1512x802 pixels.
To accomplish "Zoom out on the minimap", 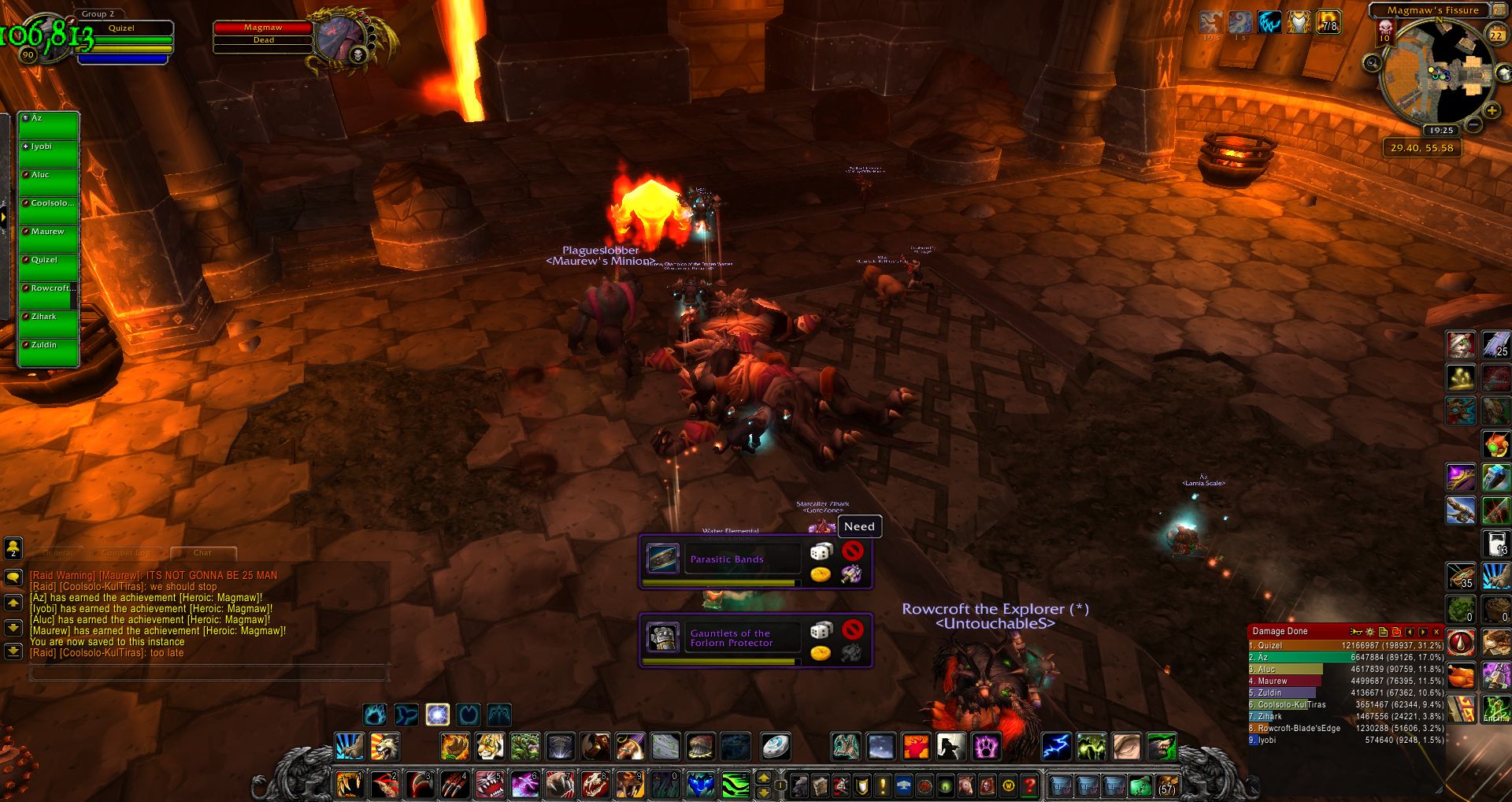I will point(1473,125).
